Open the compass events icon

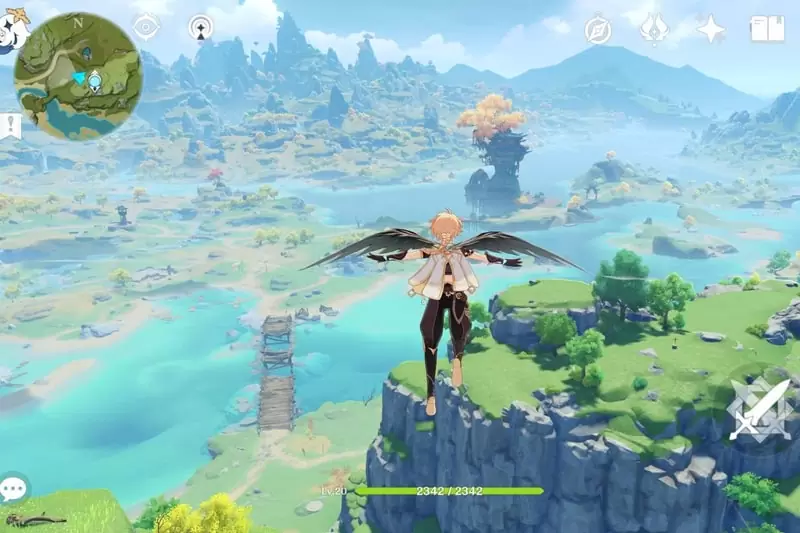tap(598, 30)
